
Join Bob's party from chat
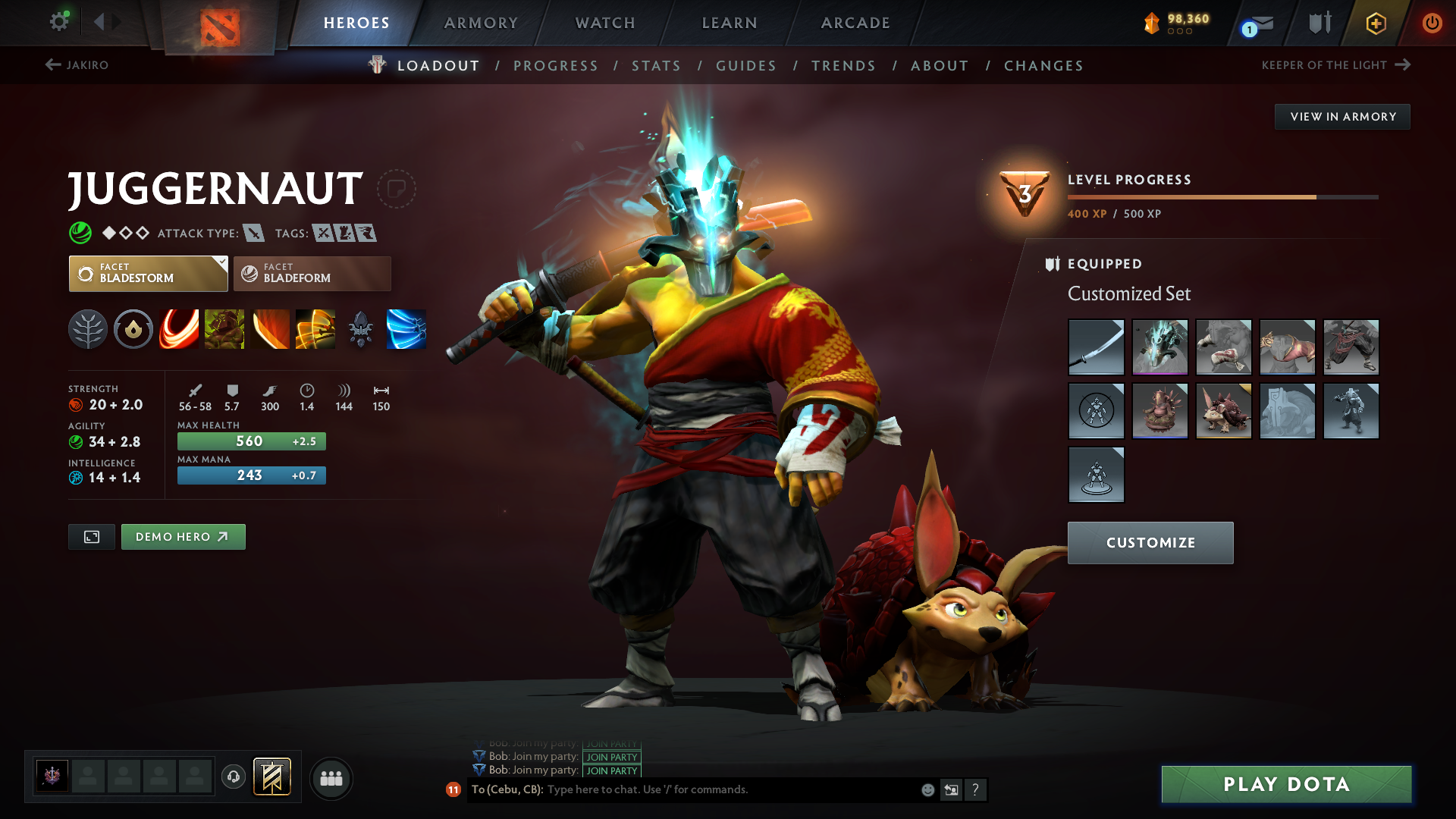coord(611,770)
